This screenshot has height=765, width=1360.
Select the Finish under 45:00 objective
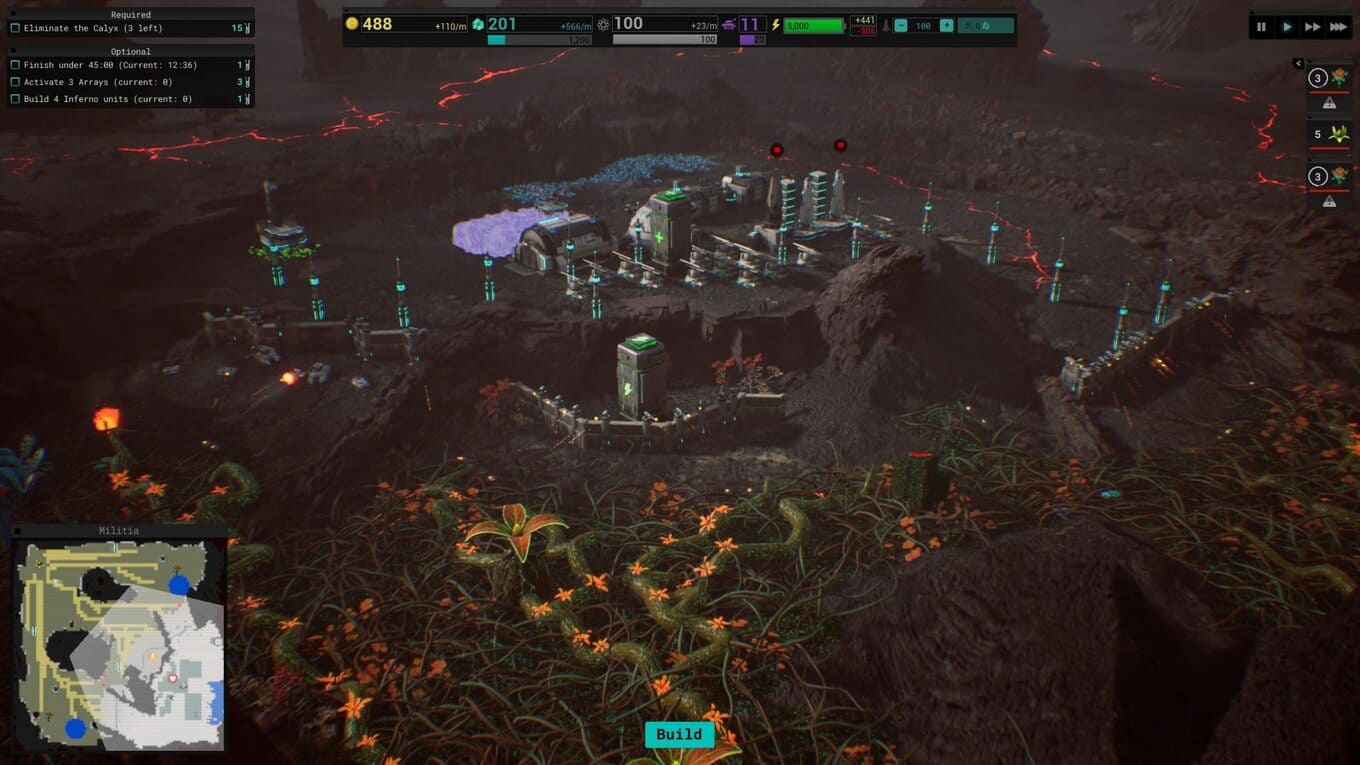pos(110,65)
